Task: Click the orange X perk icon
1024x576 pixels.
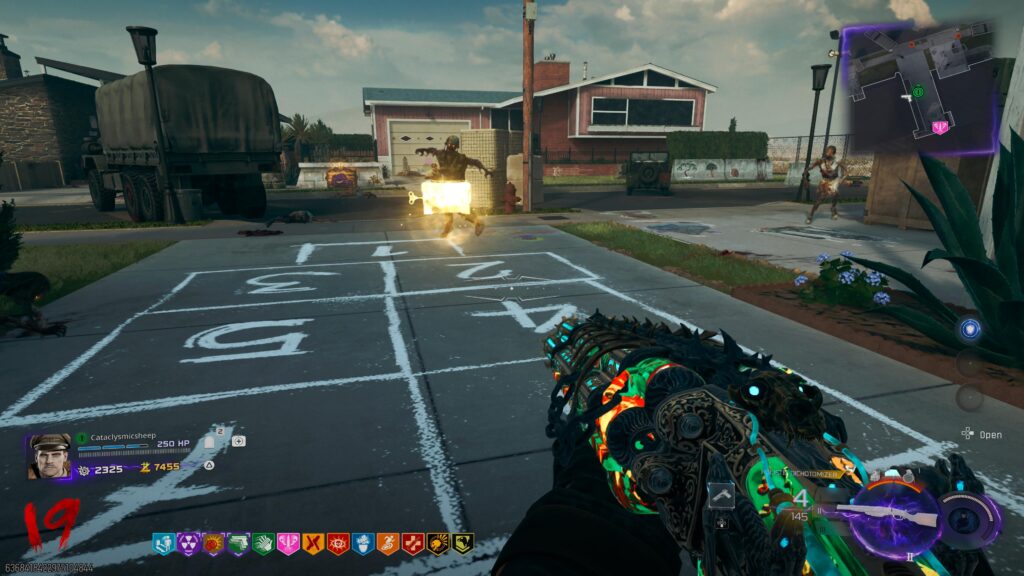Action: pyautogui.click(x=313, y=544)
